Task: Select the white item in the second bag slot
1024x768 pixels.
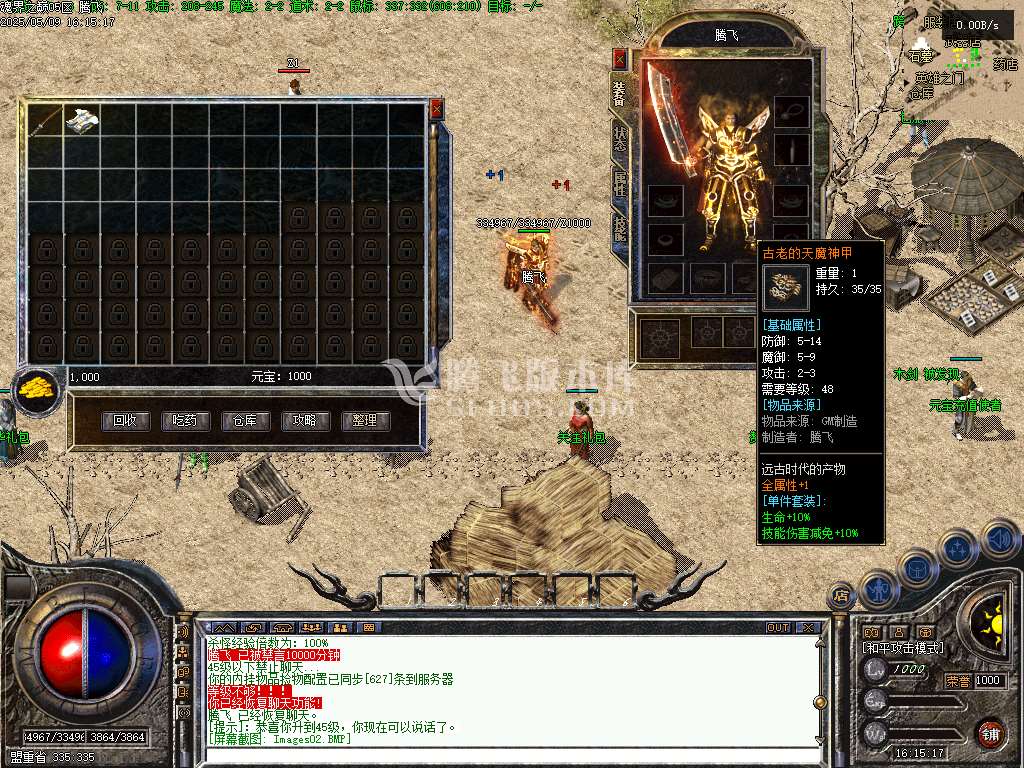Action: pyautogui.click(x=81, y=121)
